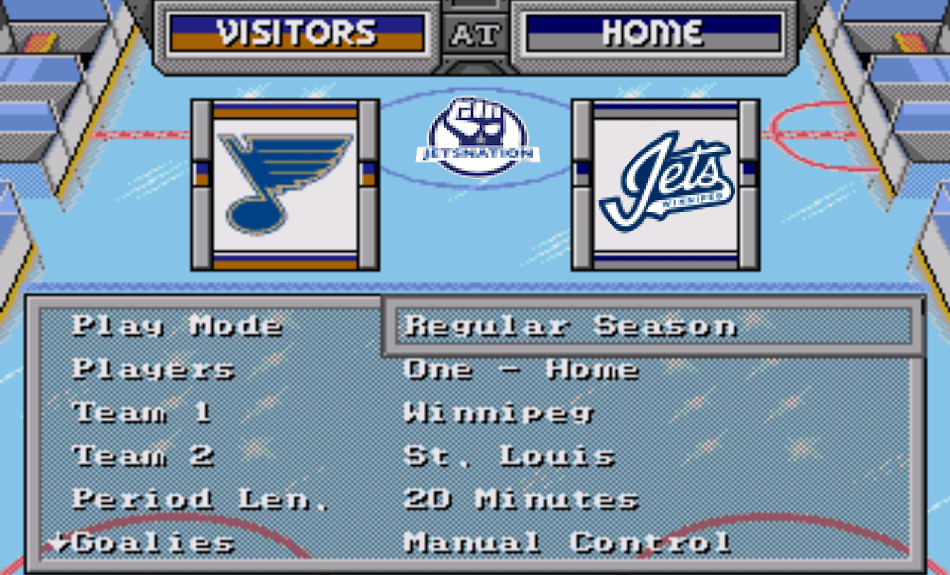Click the Winnipeg Jets home logo
This screenshot has height=575, width=950.
click(665, 184)
